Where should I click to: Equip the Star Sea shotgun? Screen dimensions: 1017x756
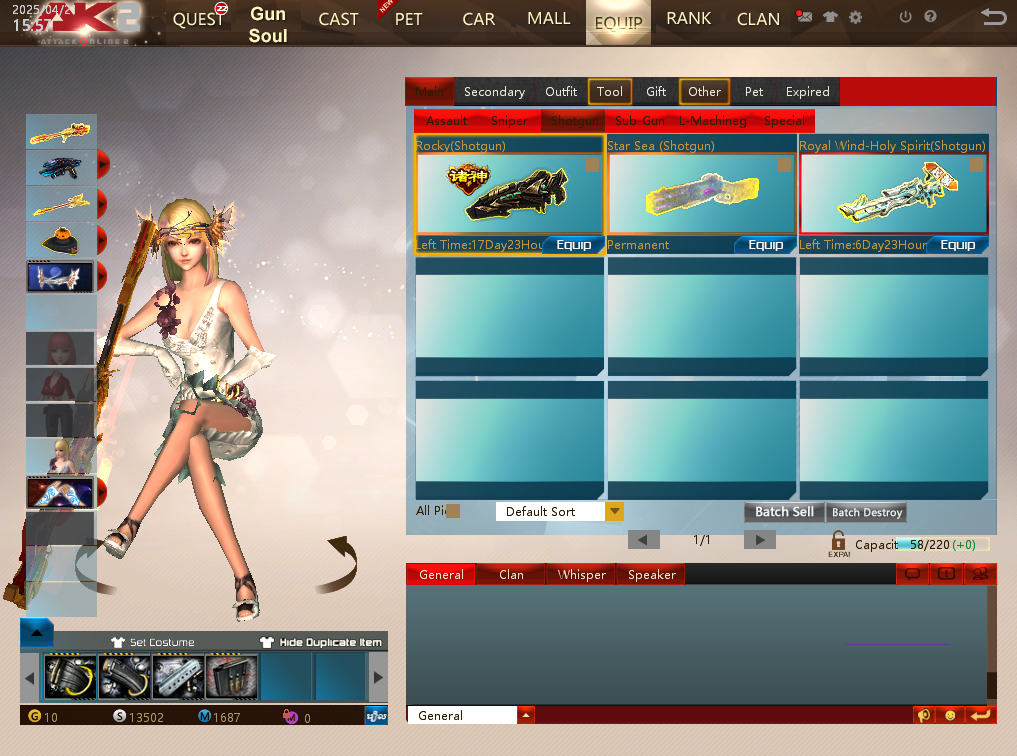pyautogui.click(x=765, y=245)
